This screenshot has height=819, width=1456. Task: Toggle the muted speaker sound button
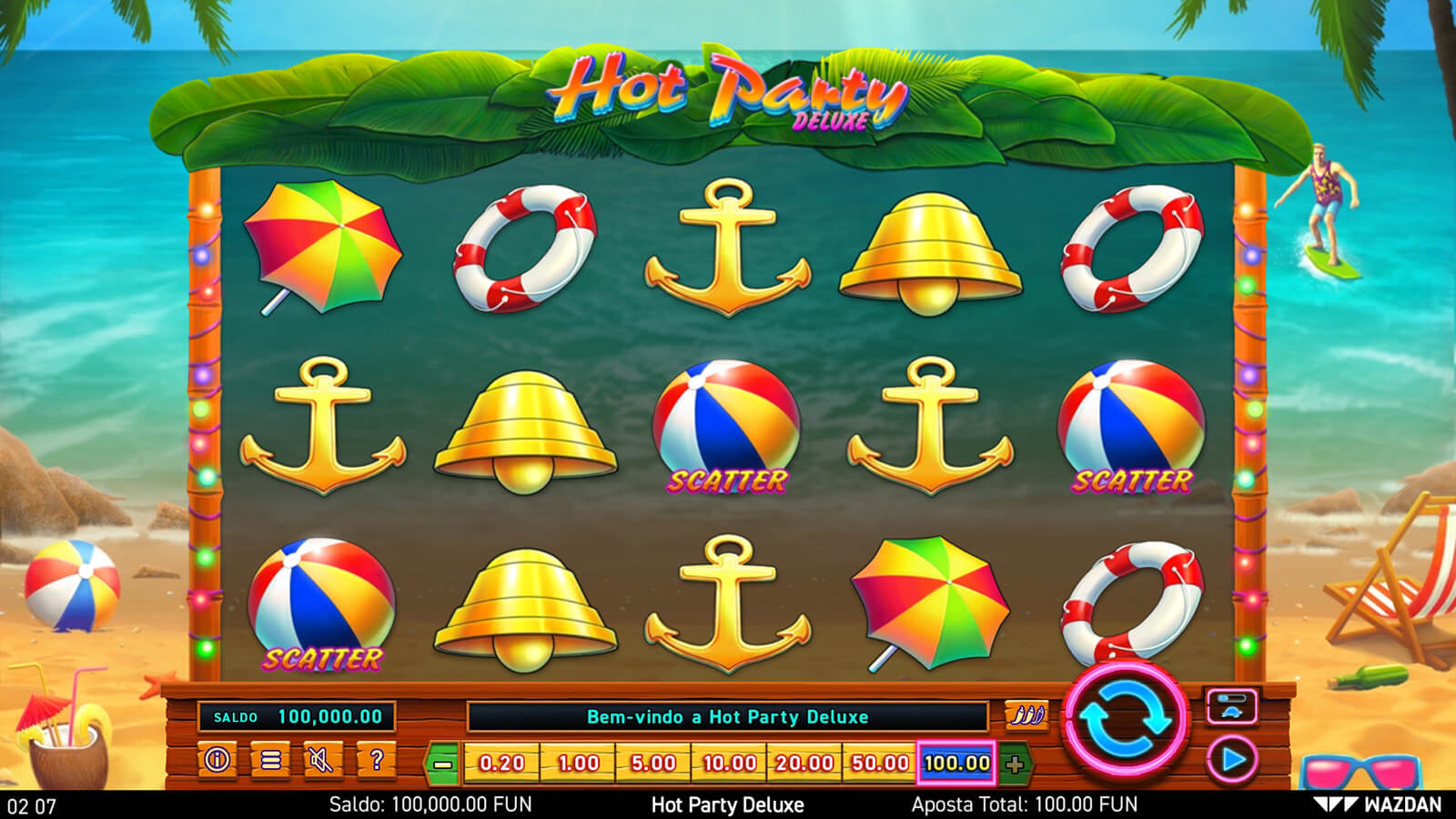click(322, 760)
